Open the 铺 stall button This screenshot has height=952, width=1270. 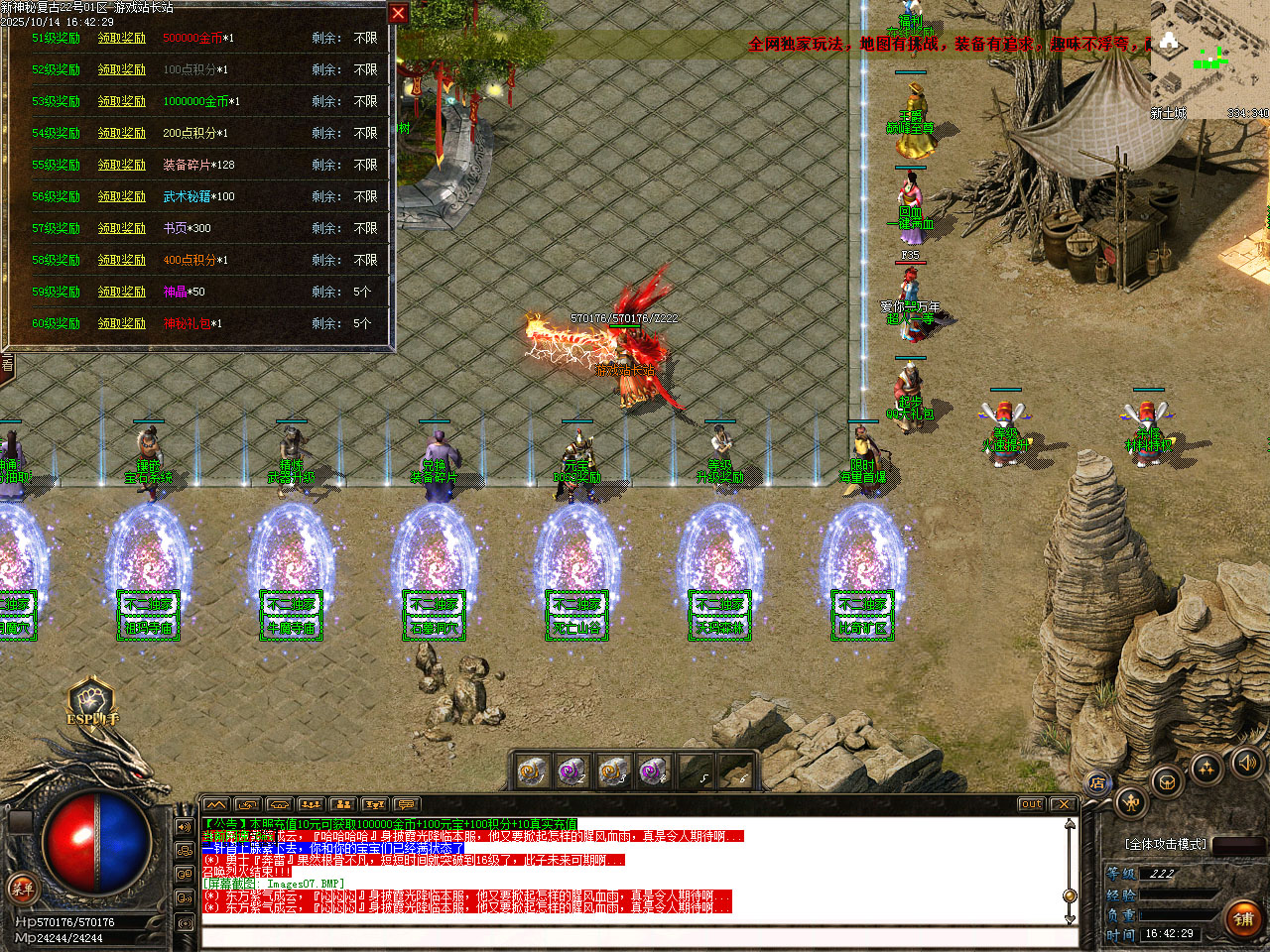tap(1242, 919)
